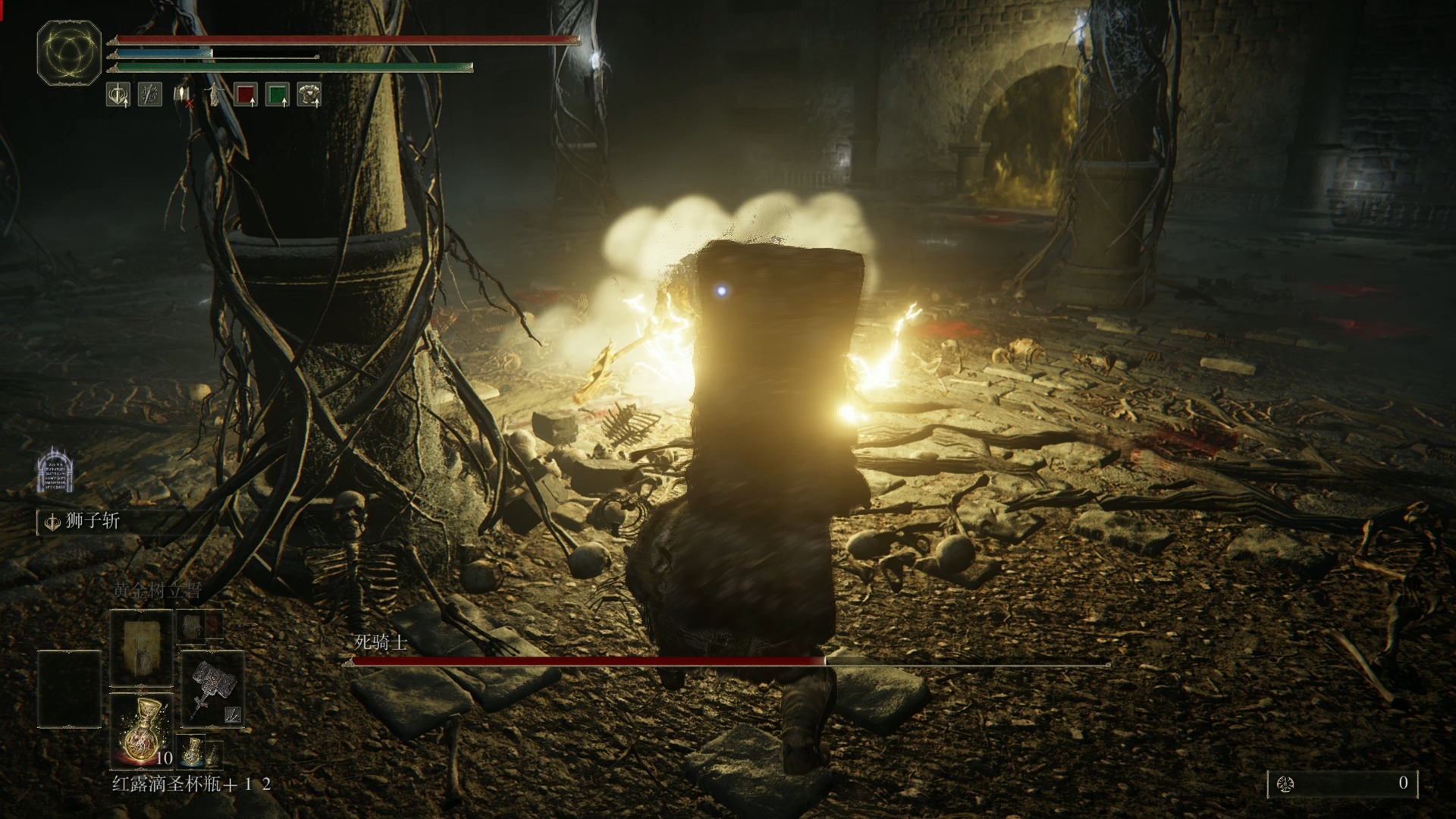The image size is (1456, 819).
Task: Select the sword attack-up buff icon
Action: point(118,95)
